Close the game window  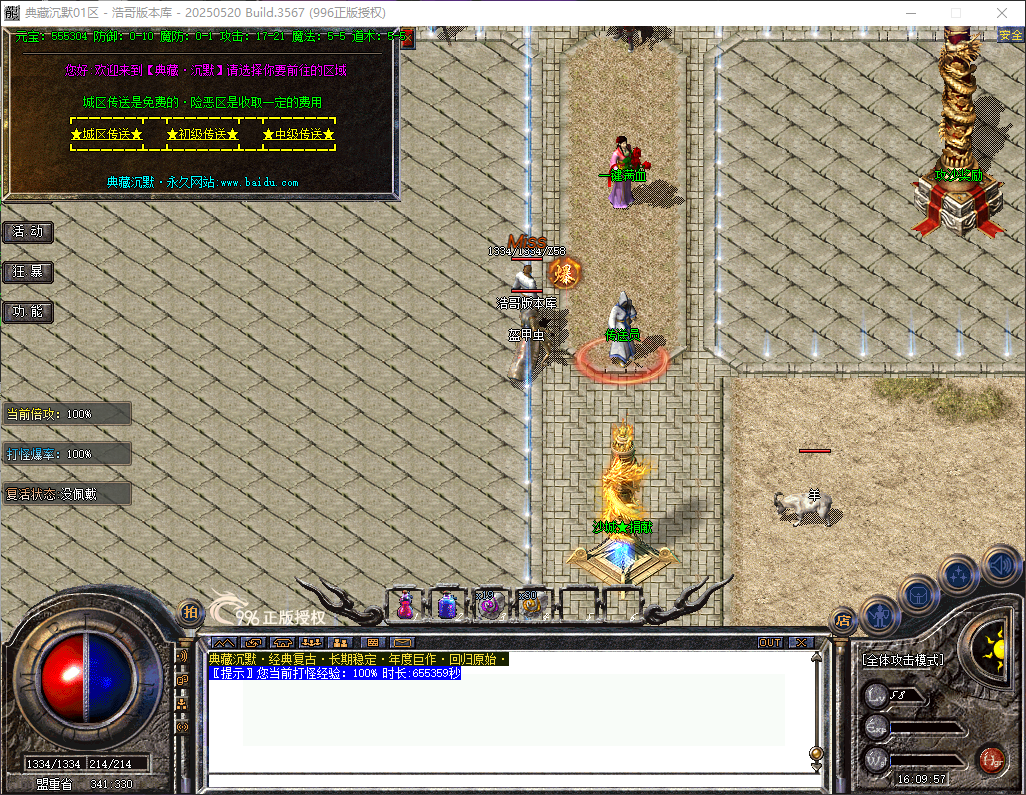pos(1001,13)
